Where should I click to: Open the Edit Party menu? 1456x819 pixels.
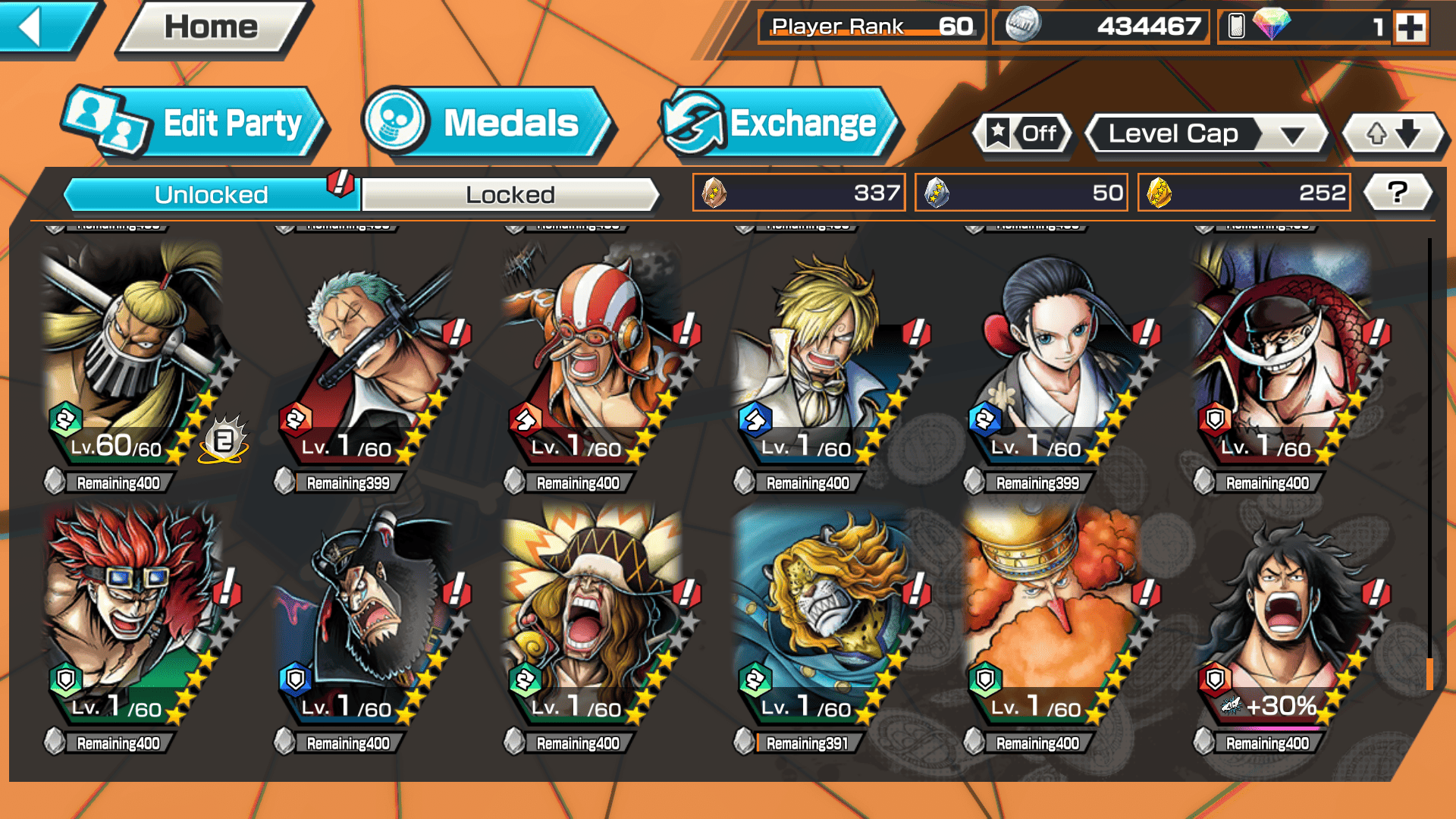click(197, 124)
